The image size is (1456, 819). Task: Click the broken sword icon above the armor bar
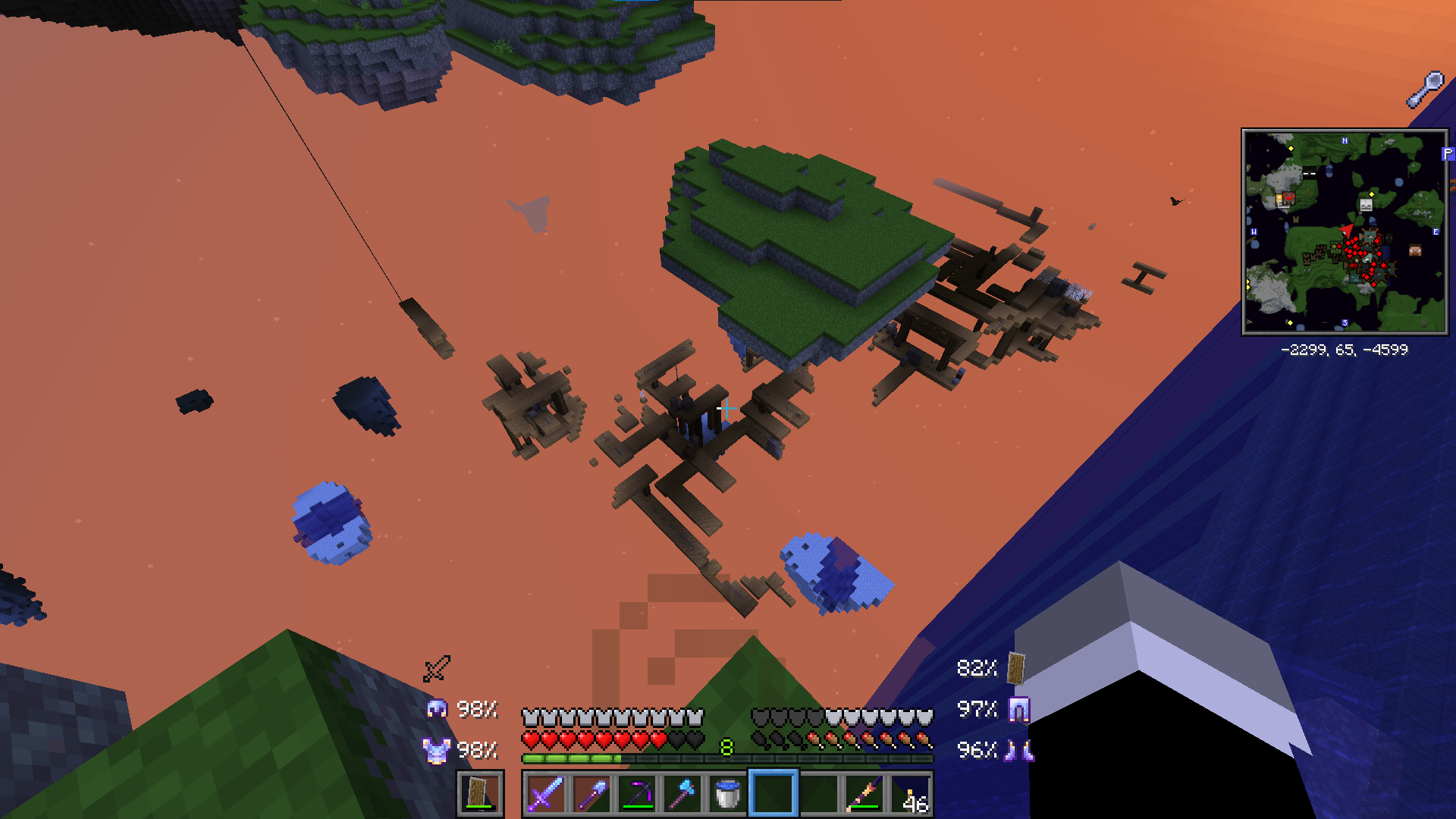tap(436, 669)
